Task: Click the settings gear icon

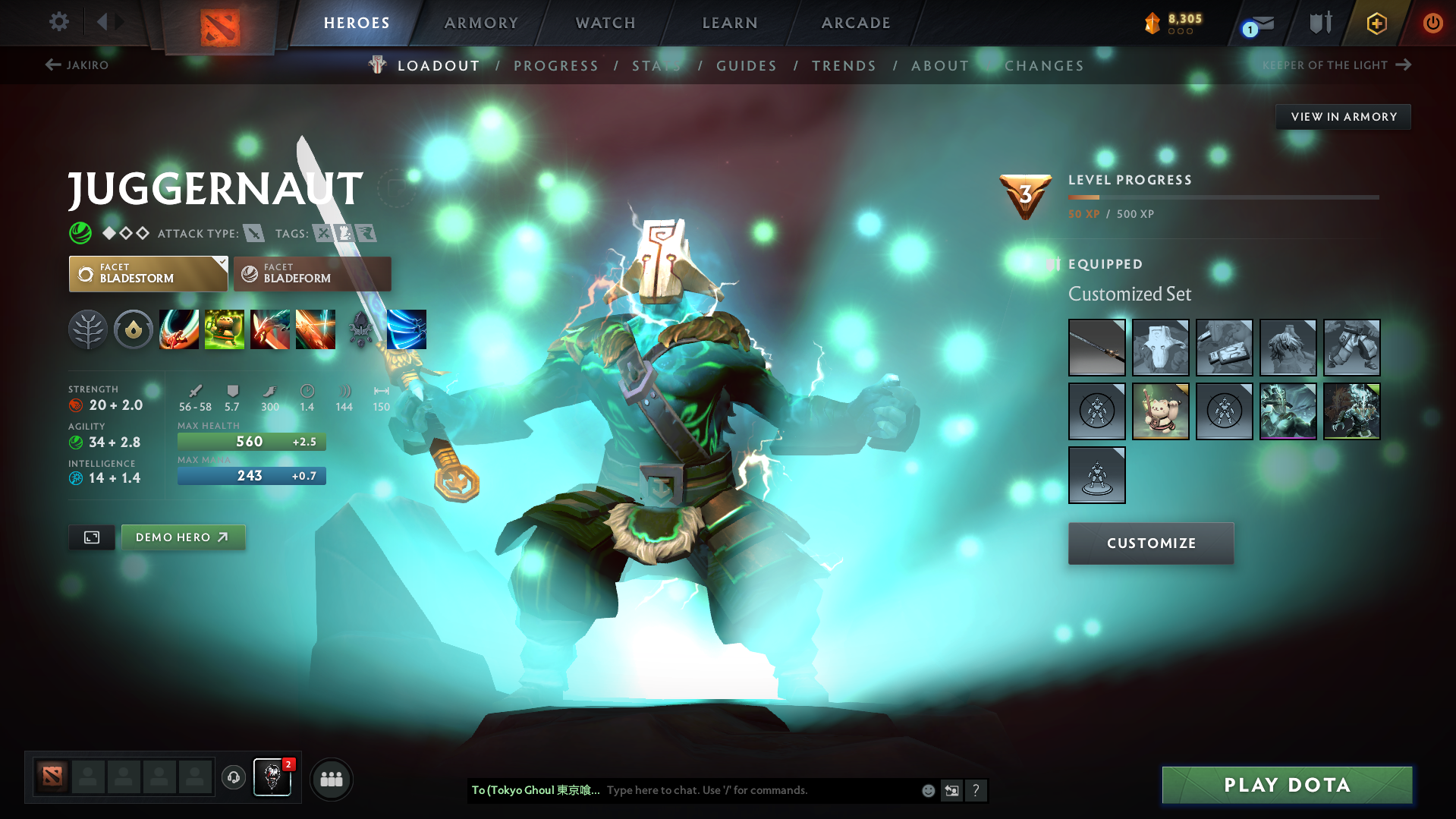Action: pyautogui.click(x=58, y=22)
